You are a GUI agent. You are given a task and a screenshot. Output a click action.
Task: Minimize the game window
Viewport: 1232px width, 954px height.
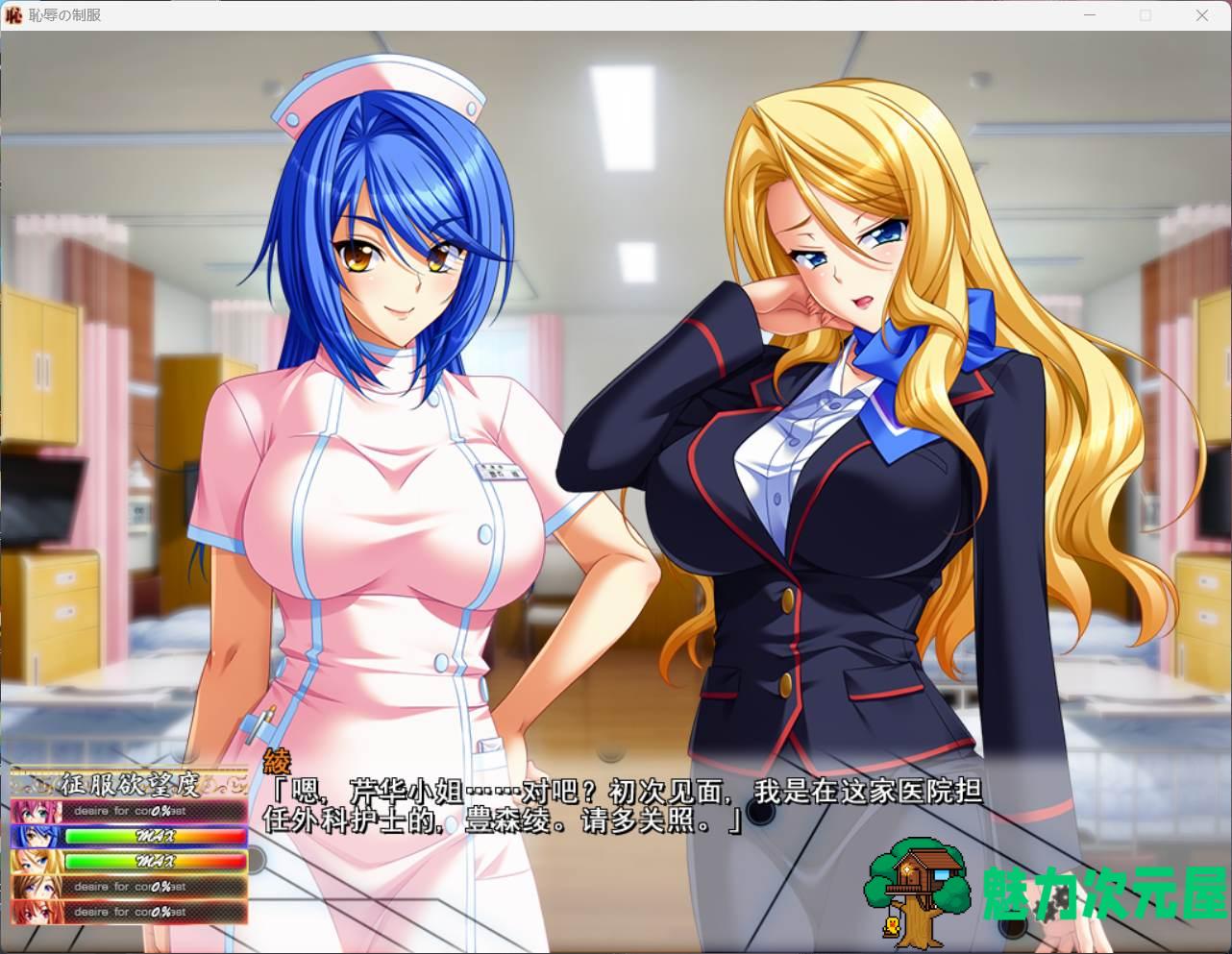tap(1090, 15)
